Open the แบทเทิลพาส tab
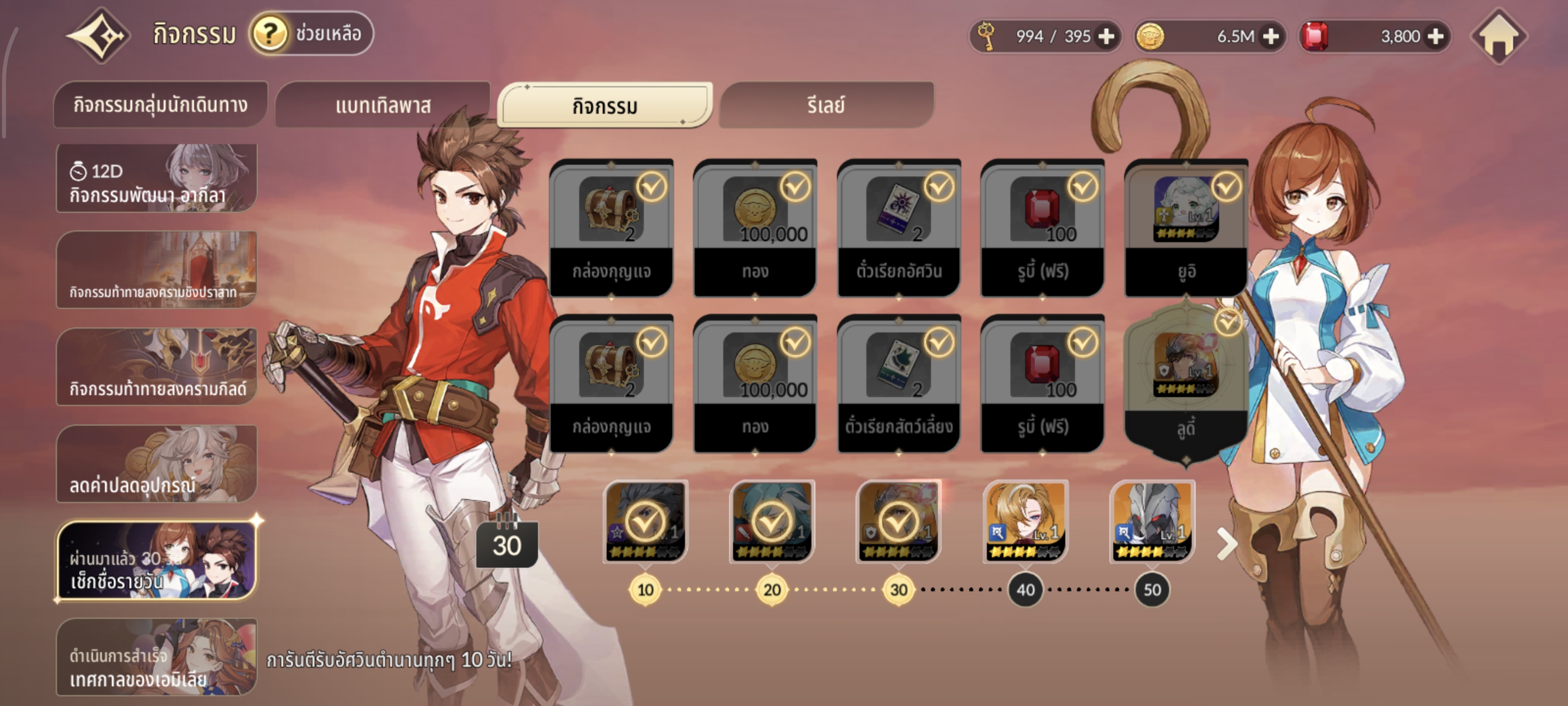The width and height of the screenshot is (1568, 706). pyautogui.click(x=383, y=105)
